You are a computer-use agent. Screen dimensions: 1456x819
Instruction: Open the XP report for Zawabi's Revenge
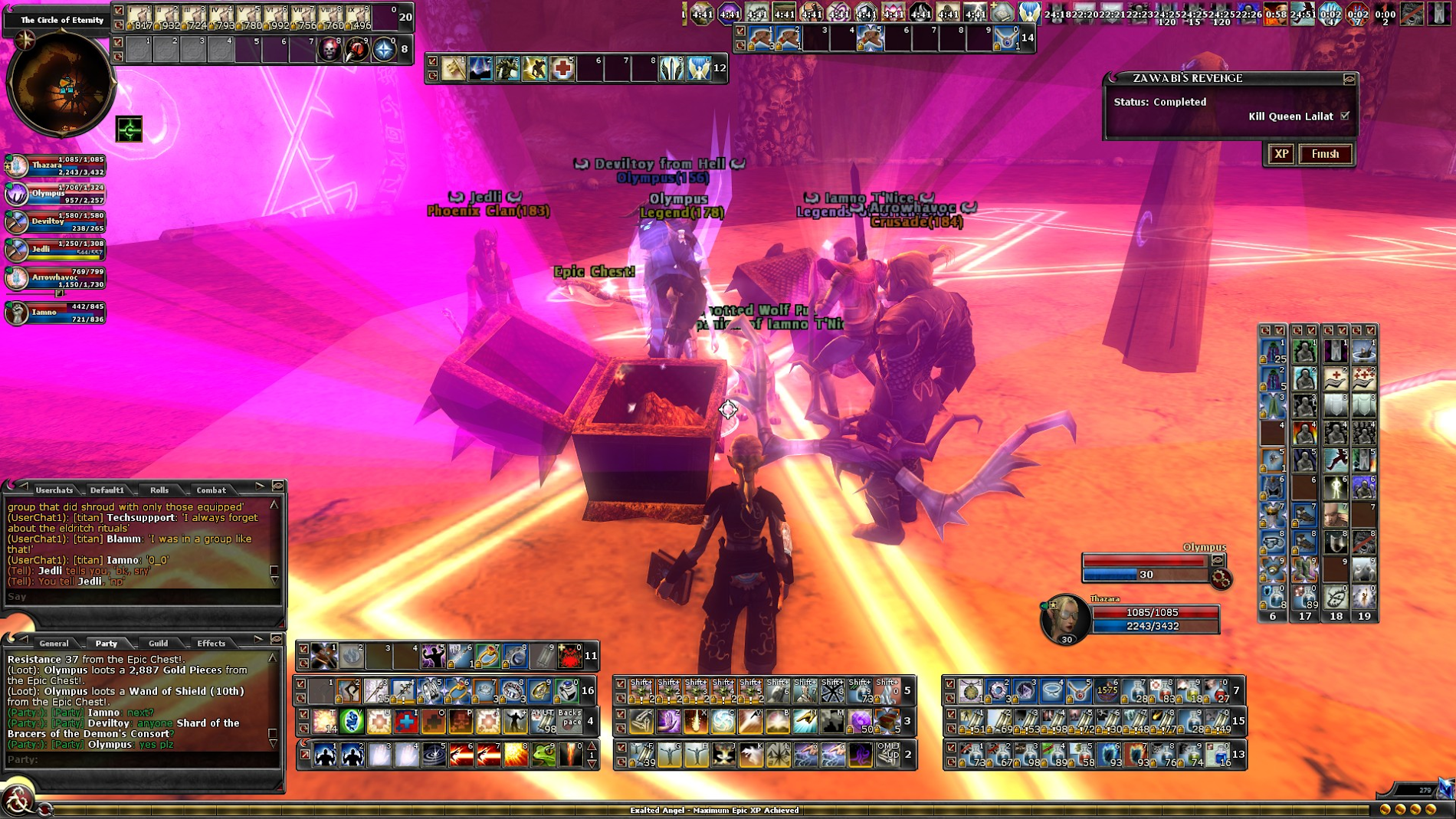tap(1281, 154)
